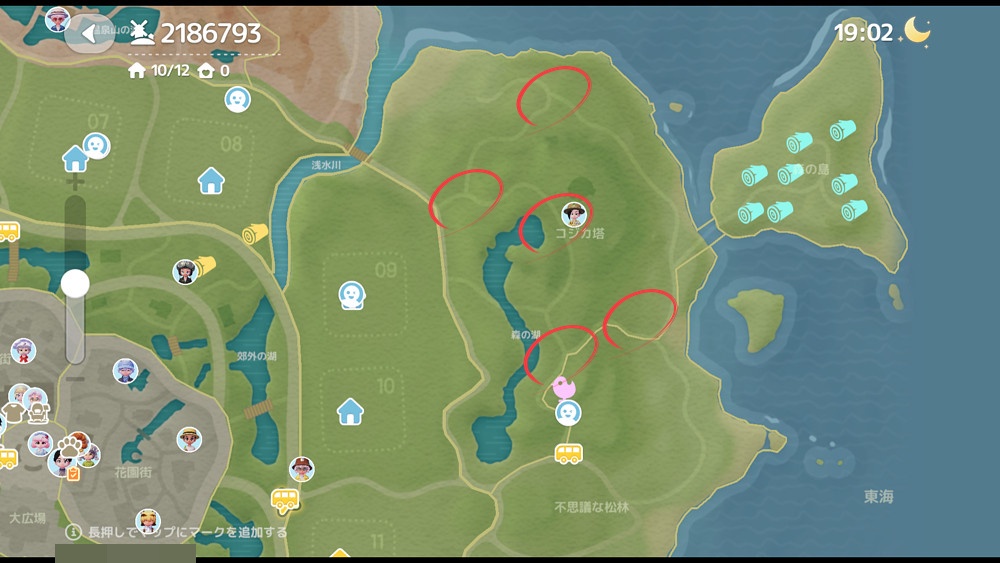Select the smiley face marker in plot 09
Viewport: 1000px width, 563px height.
pyautogui.click(x=350, y=294)
